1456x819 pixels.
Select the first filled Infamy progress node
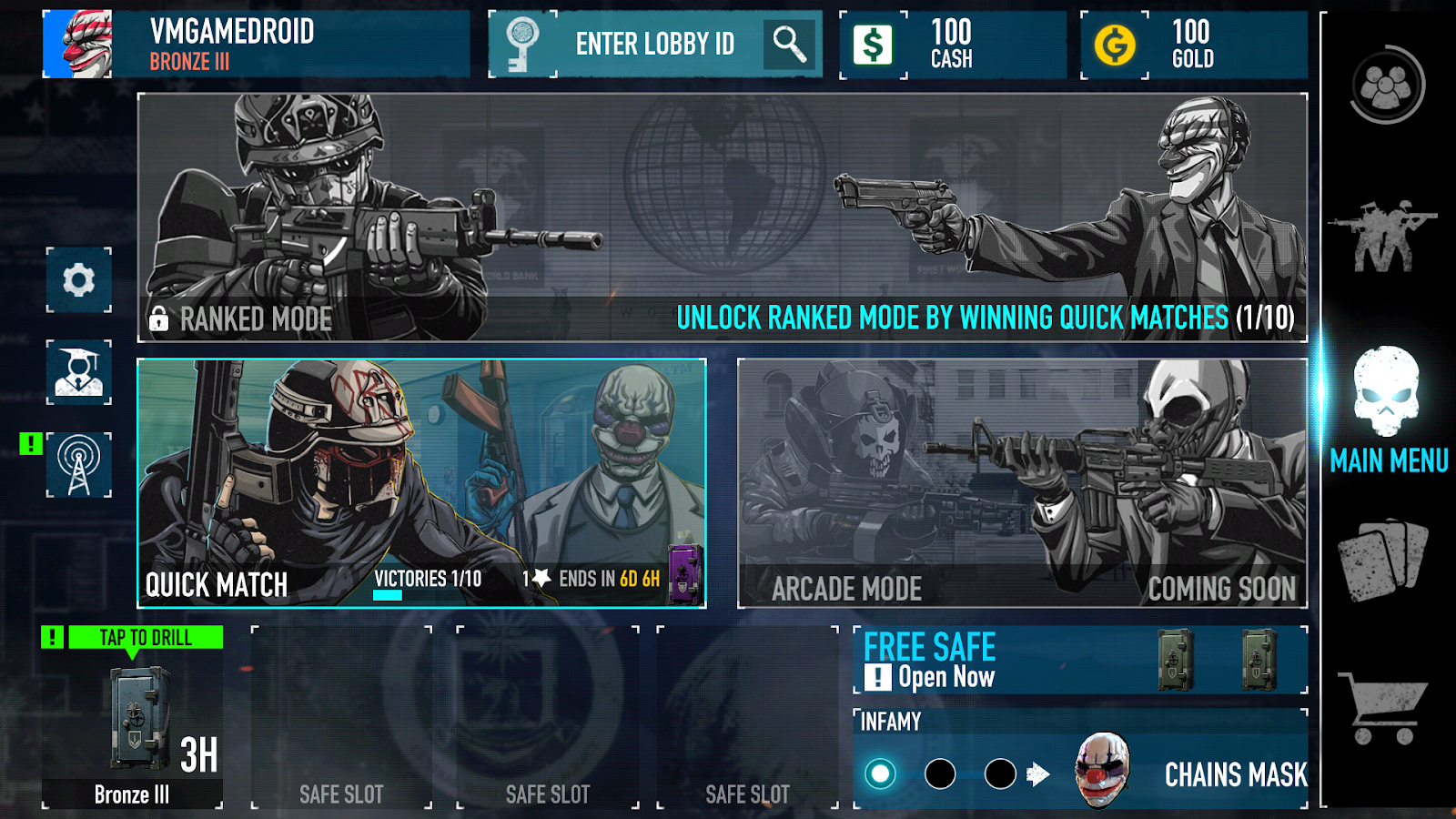click(x=878, y=773)
